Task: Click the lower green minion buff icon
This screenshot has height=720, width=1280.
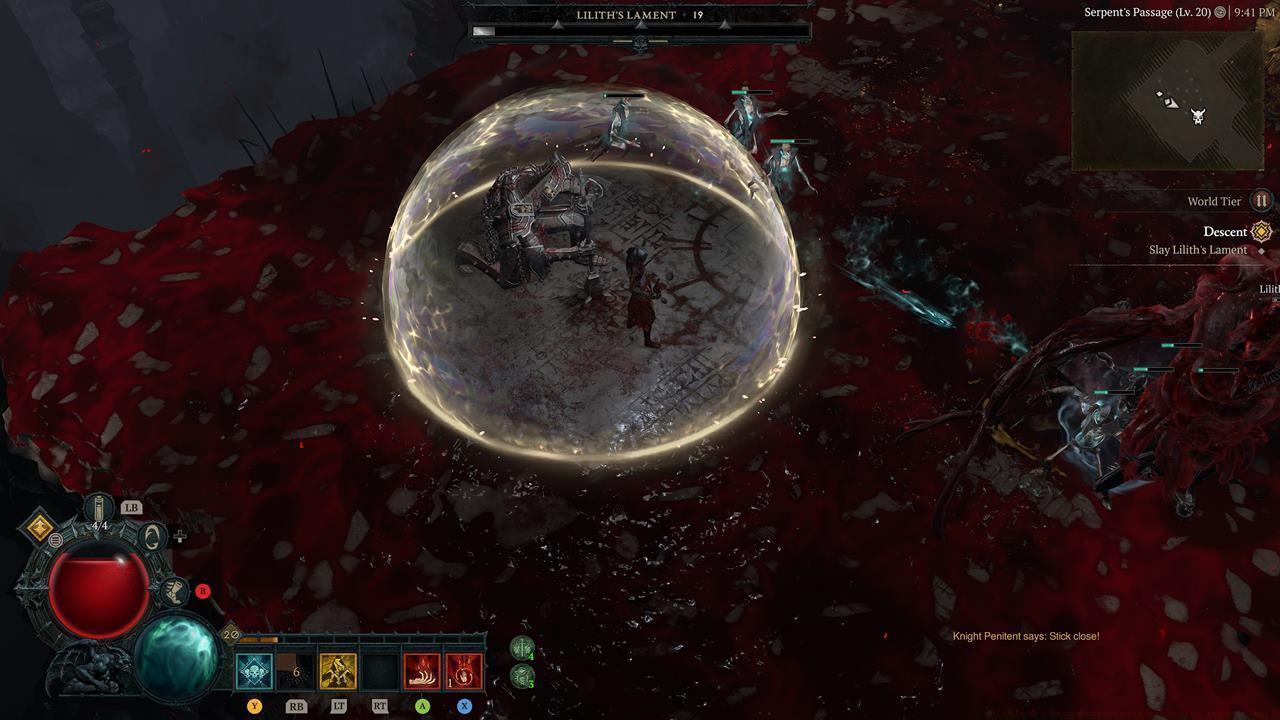Action: click(522, 676)
